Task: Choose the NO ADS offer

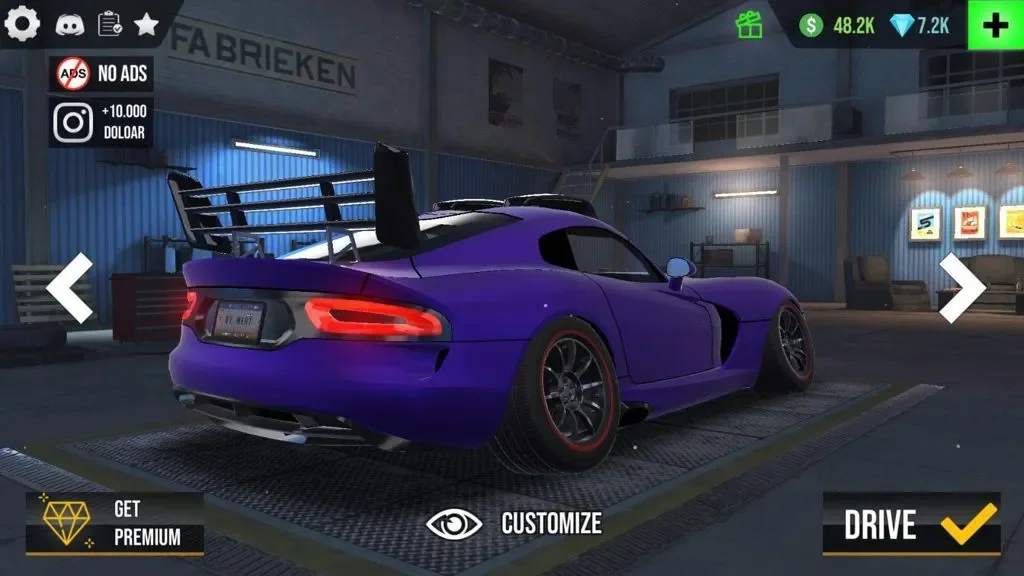Action: pyautogui.click(x=101, y=73)
